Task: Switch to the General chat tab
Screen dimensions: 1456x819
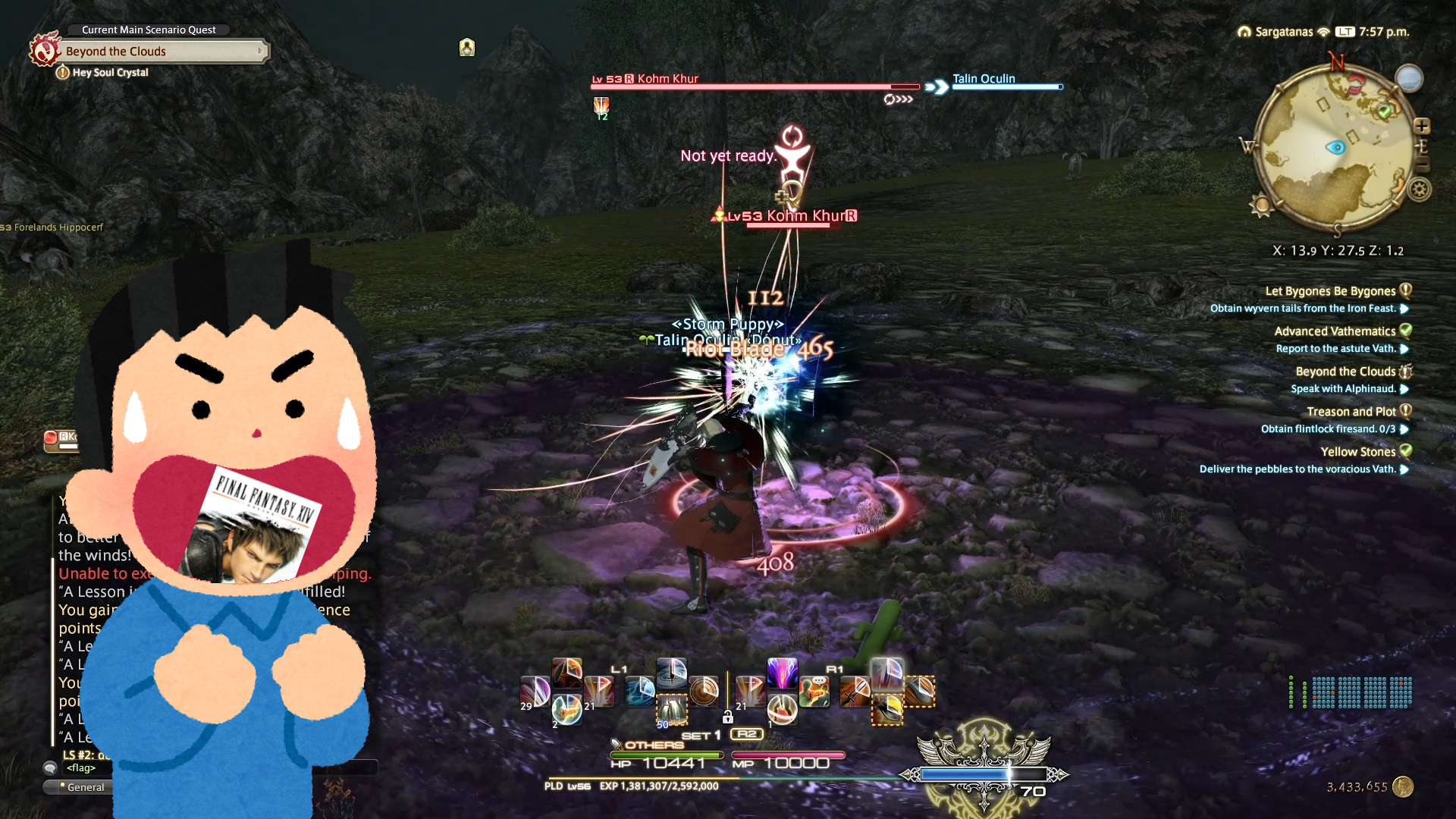Action: coord(85,787)
